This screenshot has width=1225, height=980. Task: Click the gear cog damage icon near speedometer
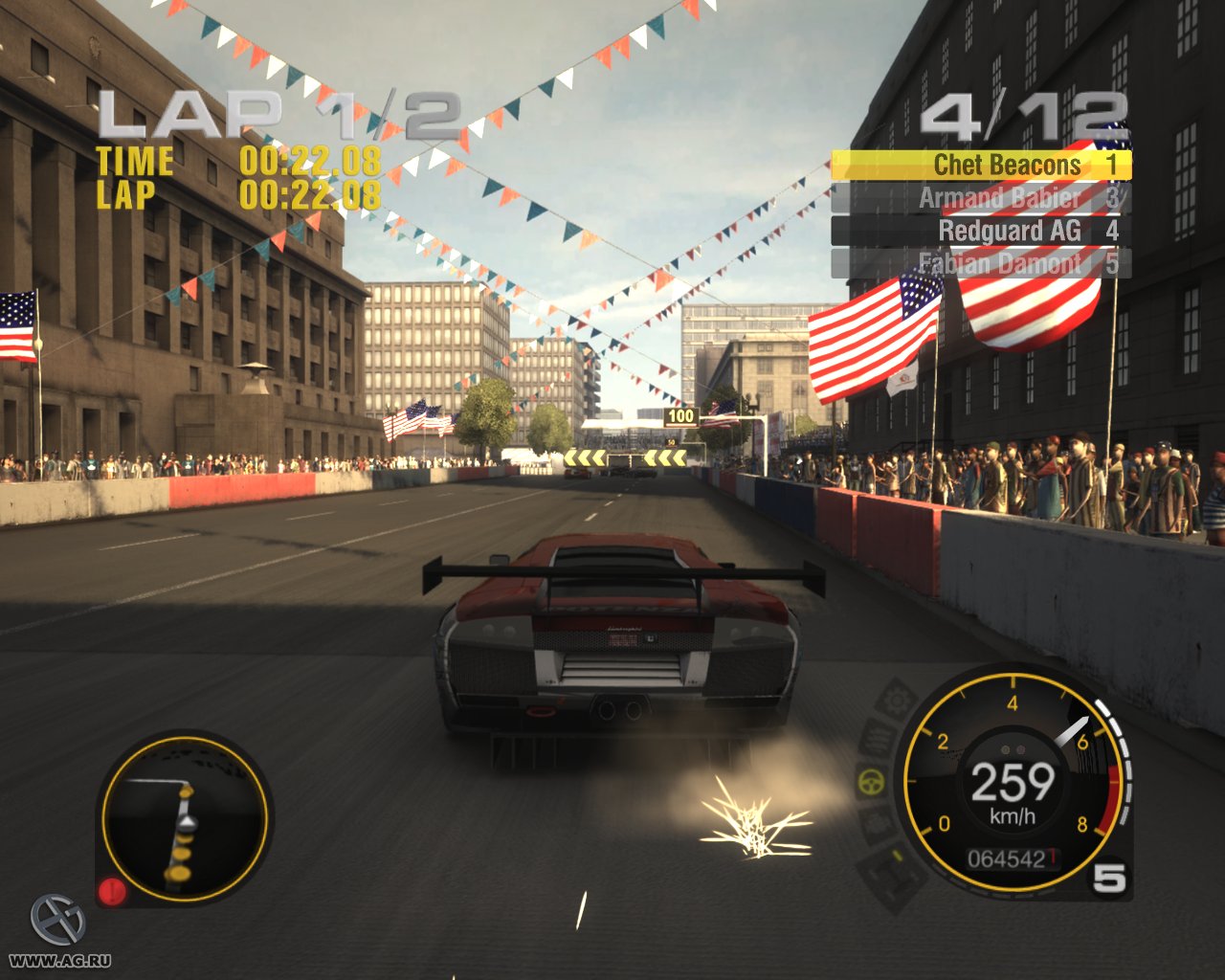pos(894,700)
